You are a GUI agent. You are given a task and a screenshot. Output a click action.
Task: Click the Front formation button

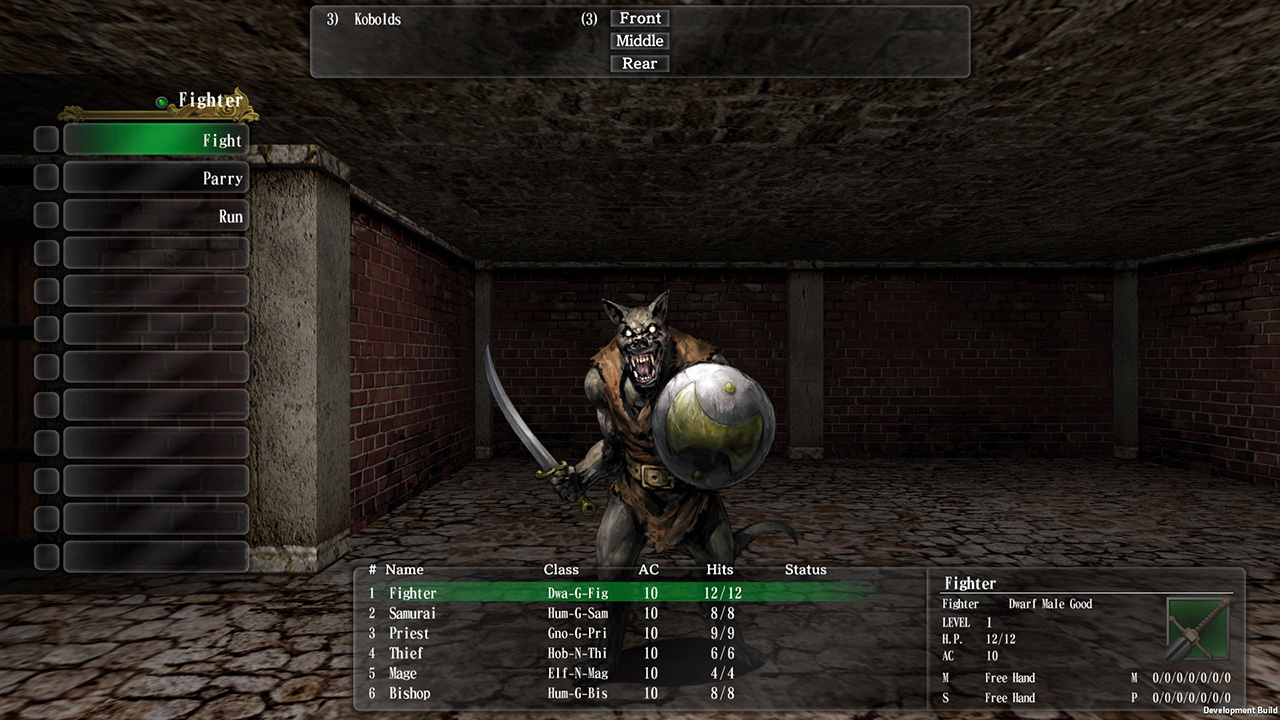coord(639,18)
